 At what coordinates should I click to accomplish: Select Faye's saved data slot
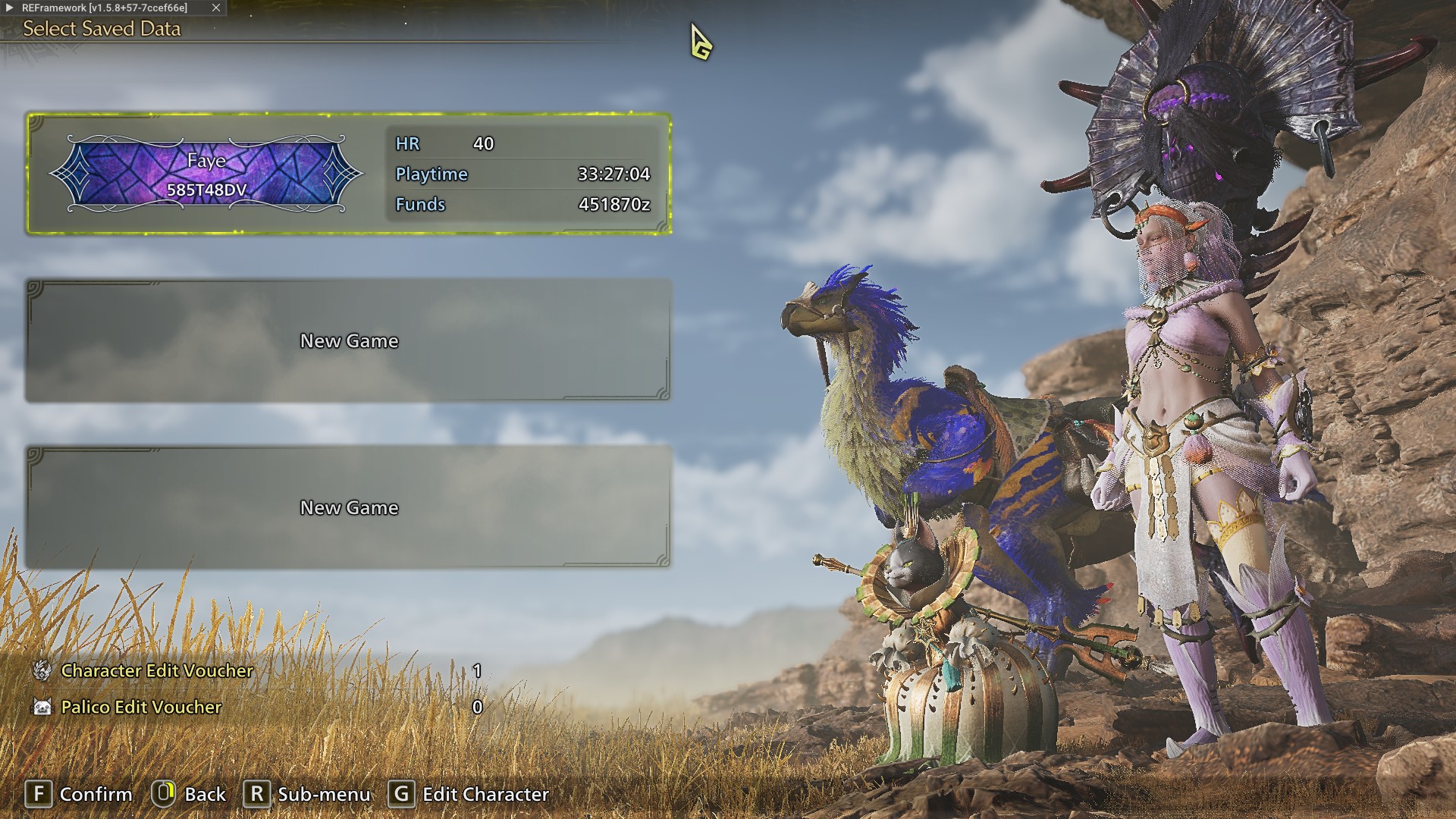[349, 174]
